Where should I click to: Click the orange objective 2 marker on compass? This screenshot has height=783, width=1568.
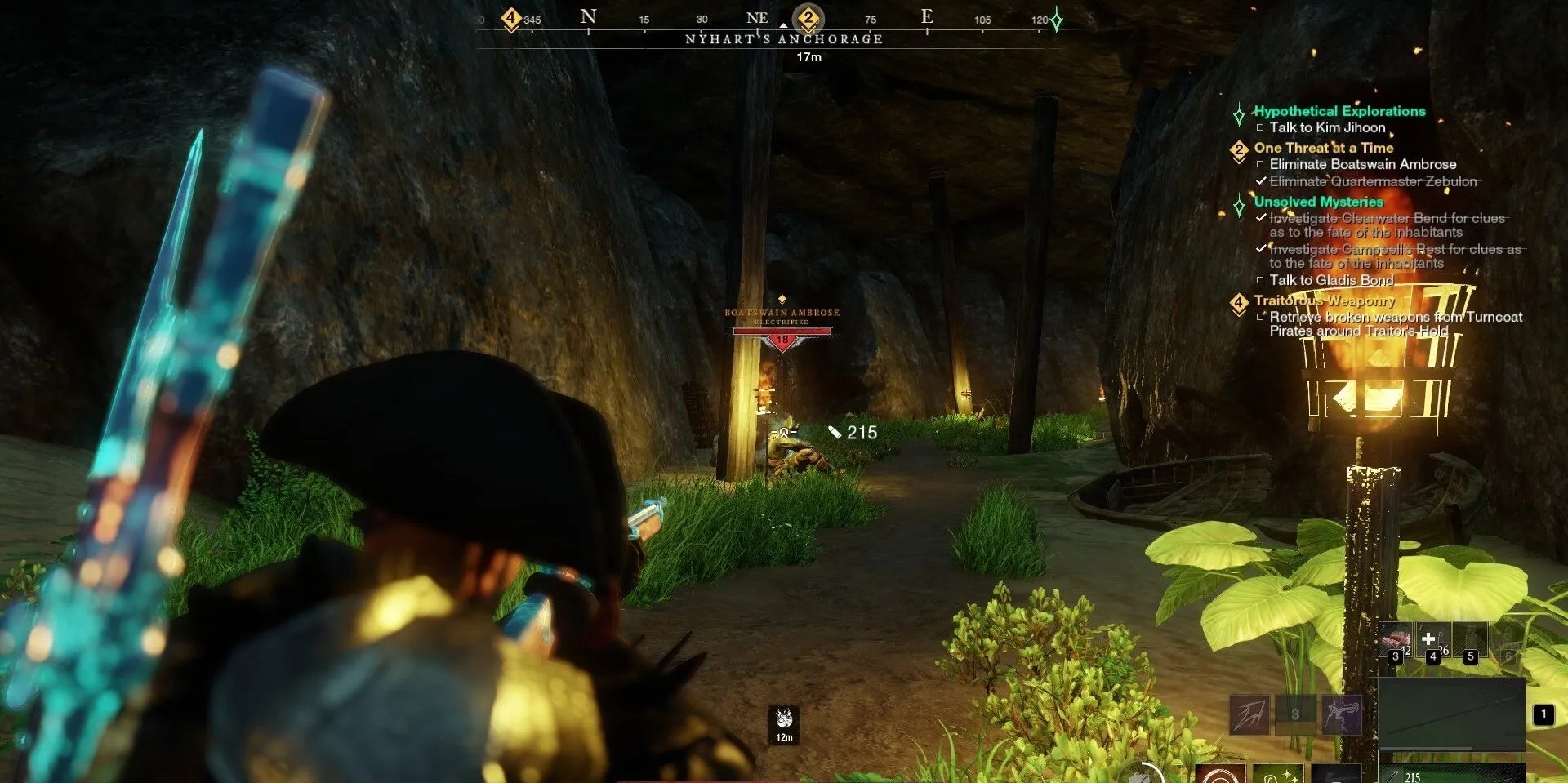(807, 16)
